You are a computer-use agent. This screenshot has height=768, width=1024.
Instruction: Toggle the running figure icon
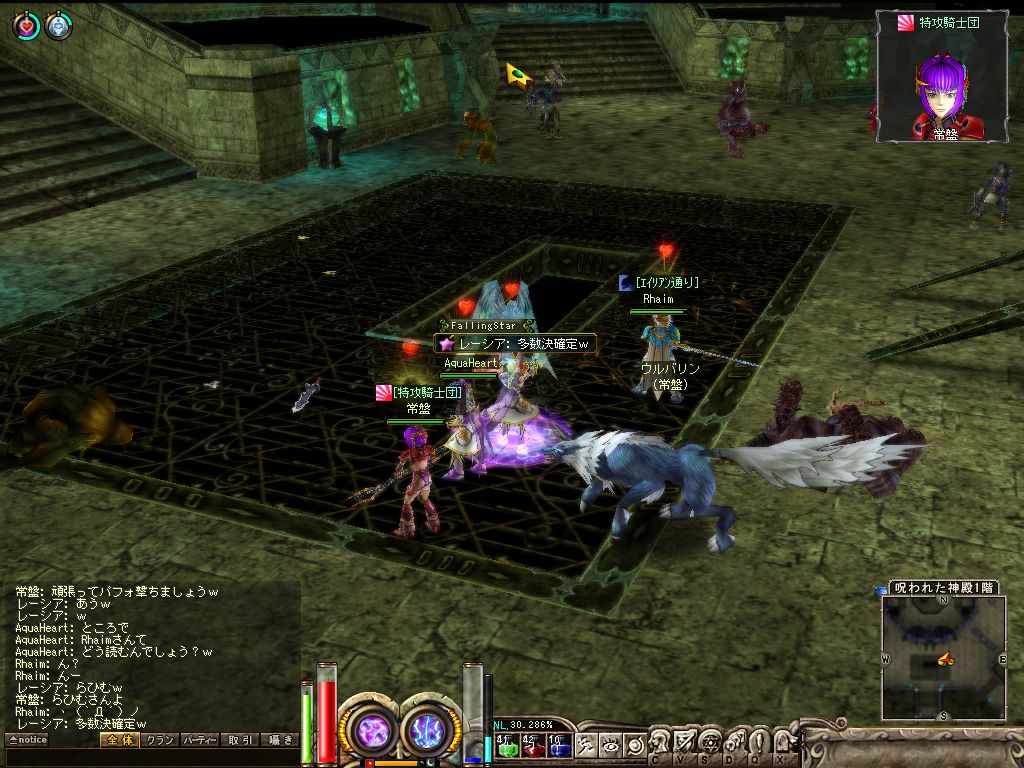tap(586, 744)
